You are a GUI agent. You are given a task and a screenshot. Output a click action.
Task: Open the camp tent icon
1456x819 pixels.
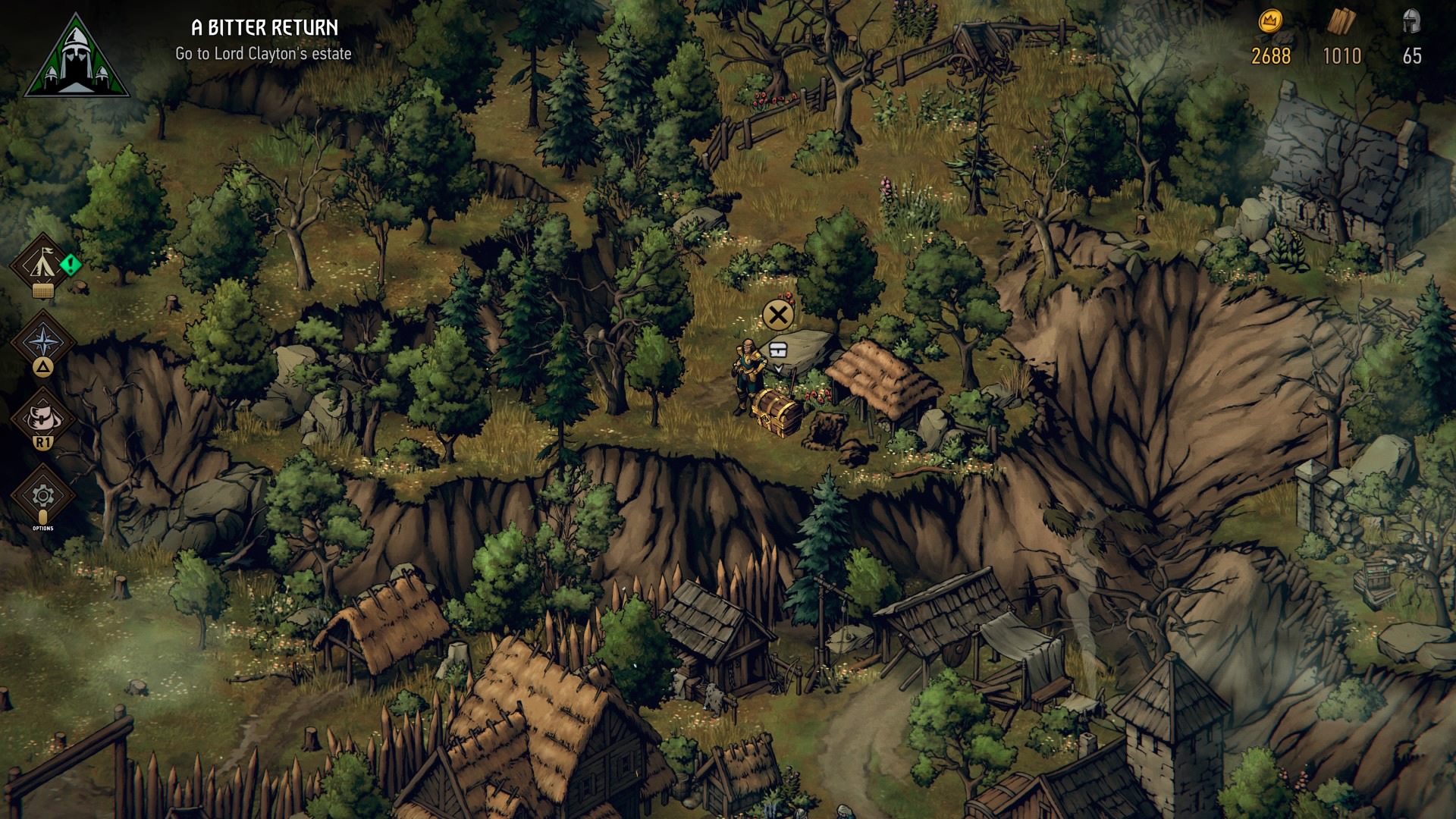42,264
